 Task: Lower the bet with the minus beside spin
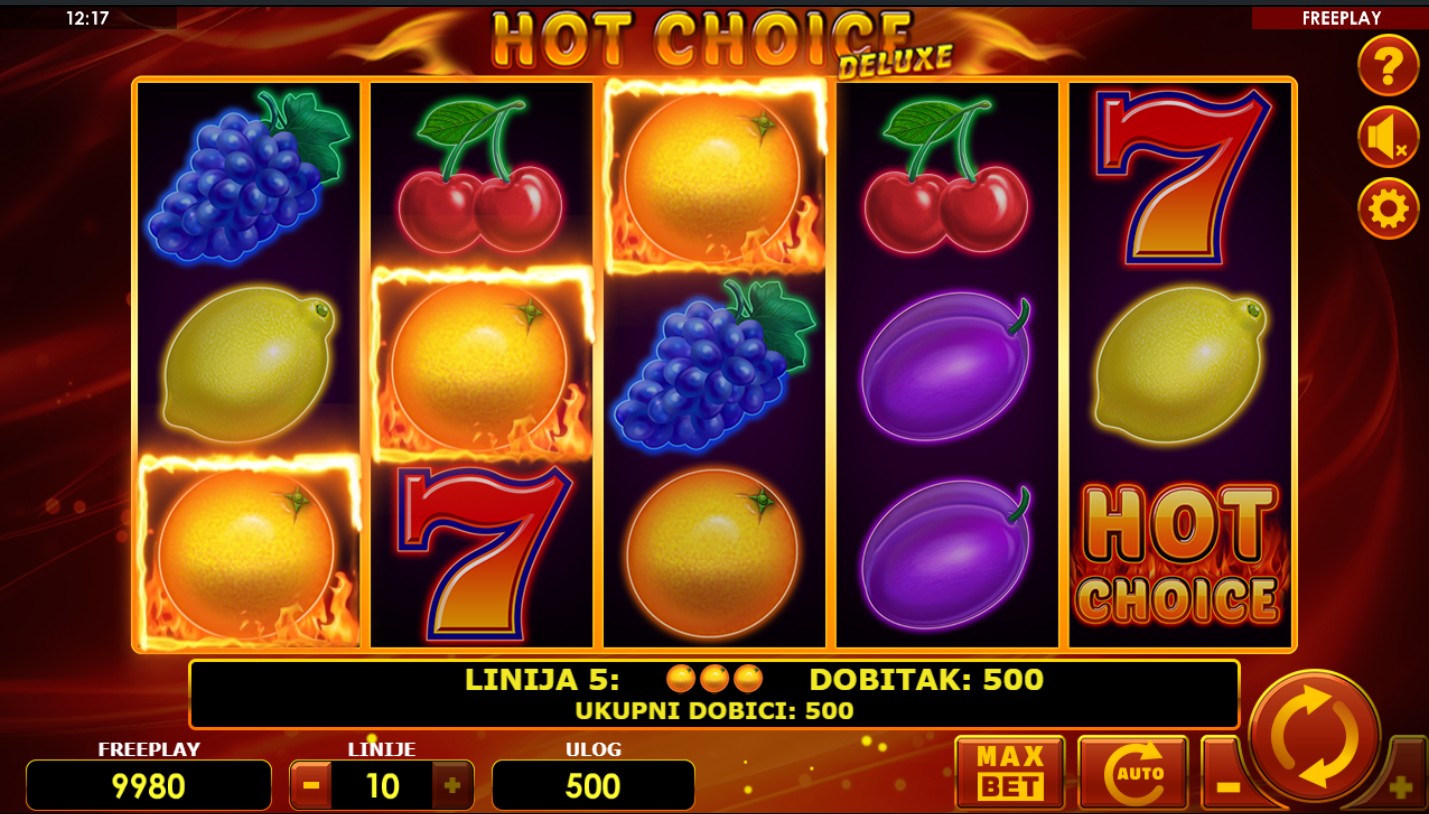tap(1227, 784)
